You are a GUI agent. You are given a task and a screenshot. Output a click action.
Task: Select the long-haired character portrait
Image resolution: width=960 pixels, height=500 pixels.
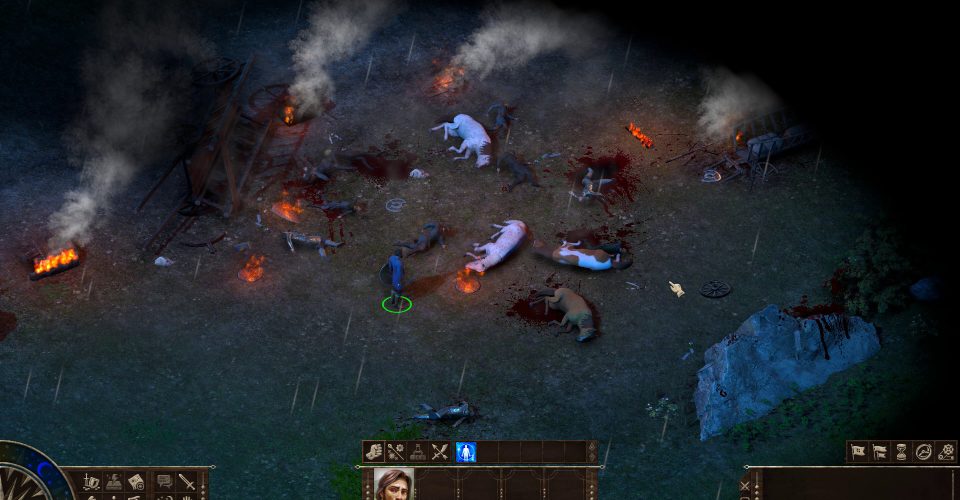click(x=393, y=484)
